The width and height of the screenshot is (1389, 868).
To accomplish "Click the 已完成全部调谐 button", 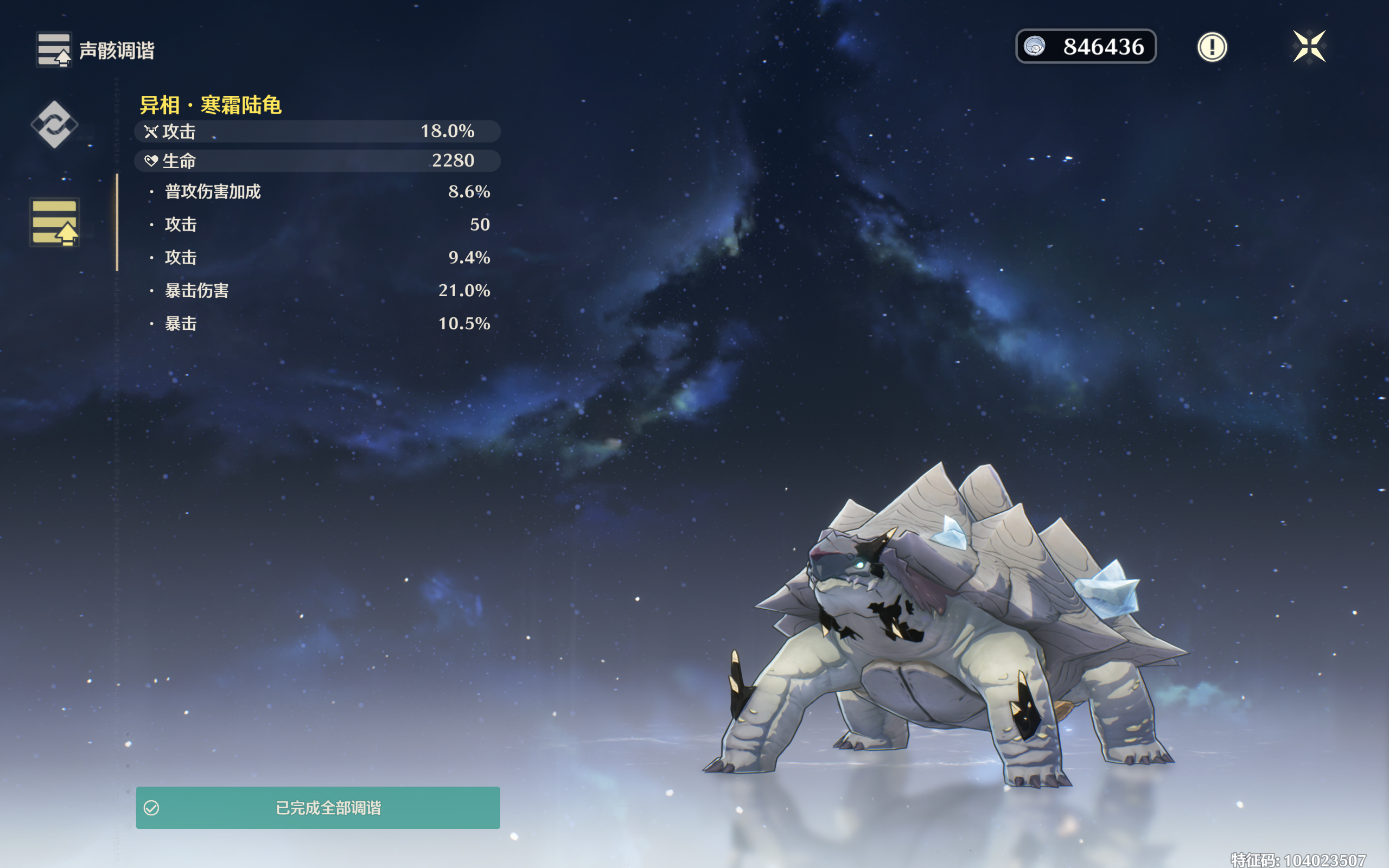I will click(x=317, y=807).
